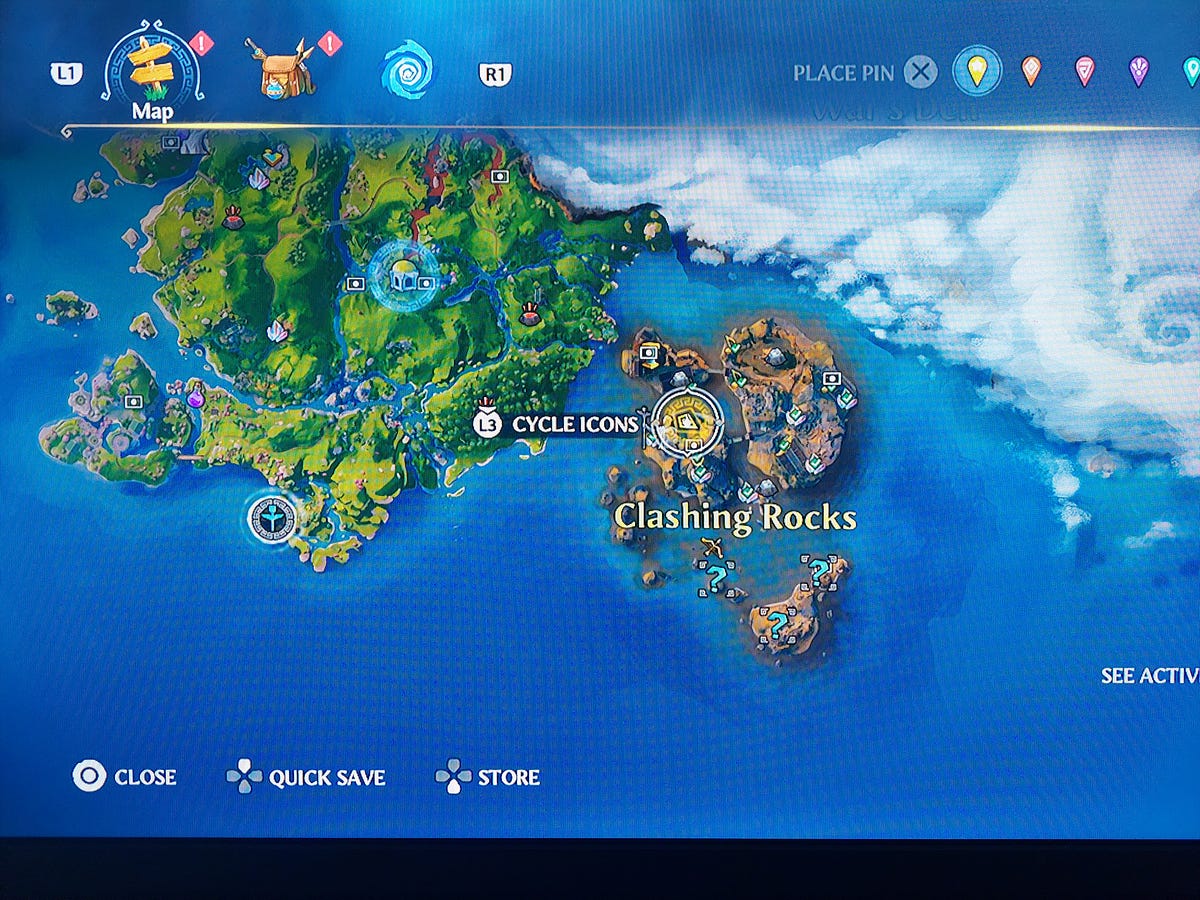Screen dimensions: 1200x900
Task: Select the purple map pin
Action: pyautogui.click(x=1138, y=71)
